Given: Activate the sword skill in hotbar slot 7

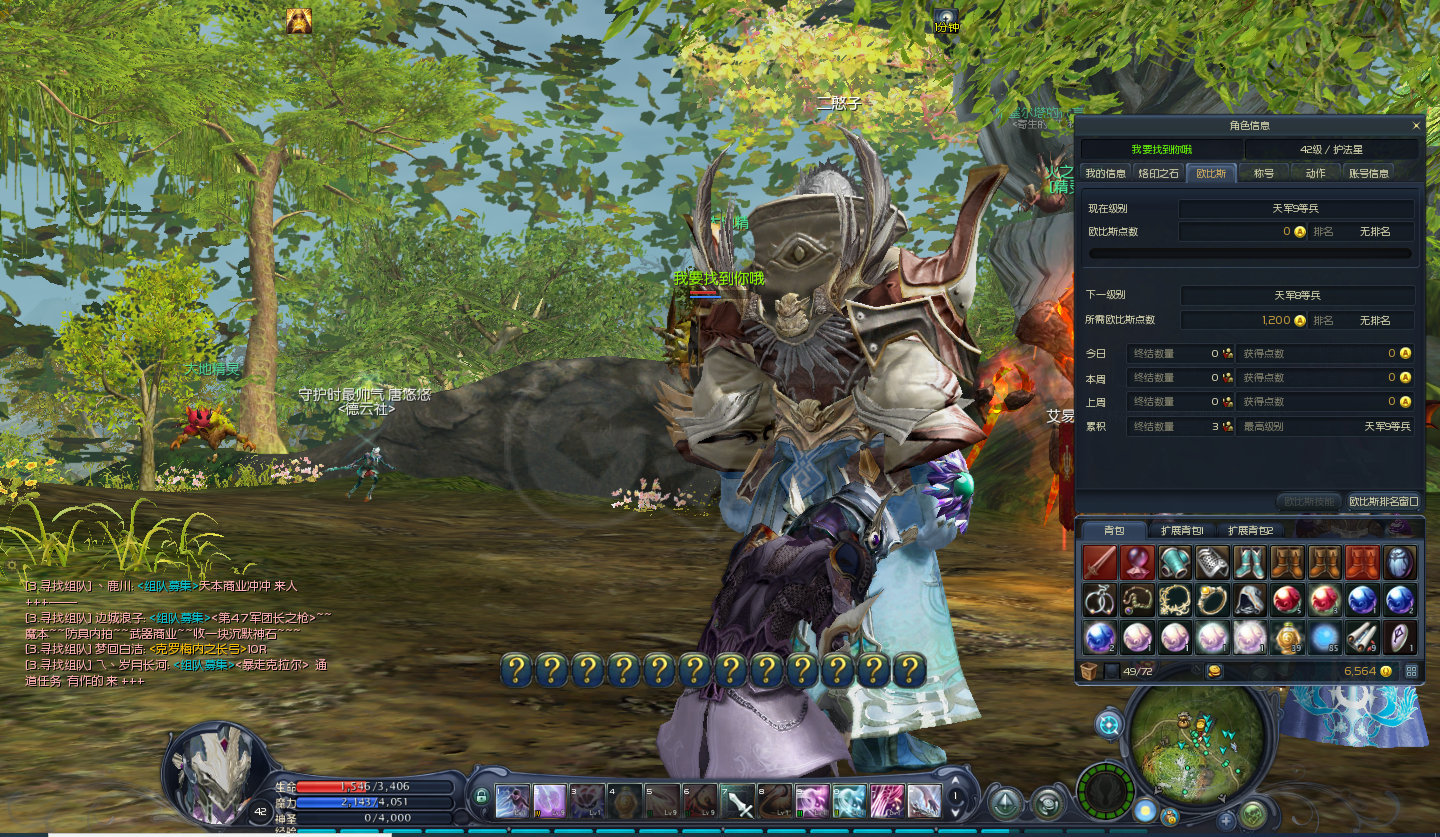Looking at the screenshot, I should pyautogui.click(x=739, y=801).
